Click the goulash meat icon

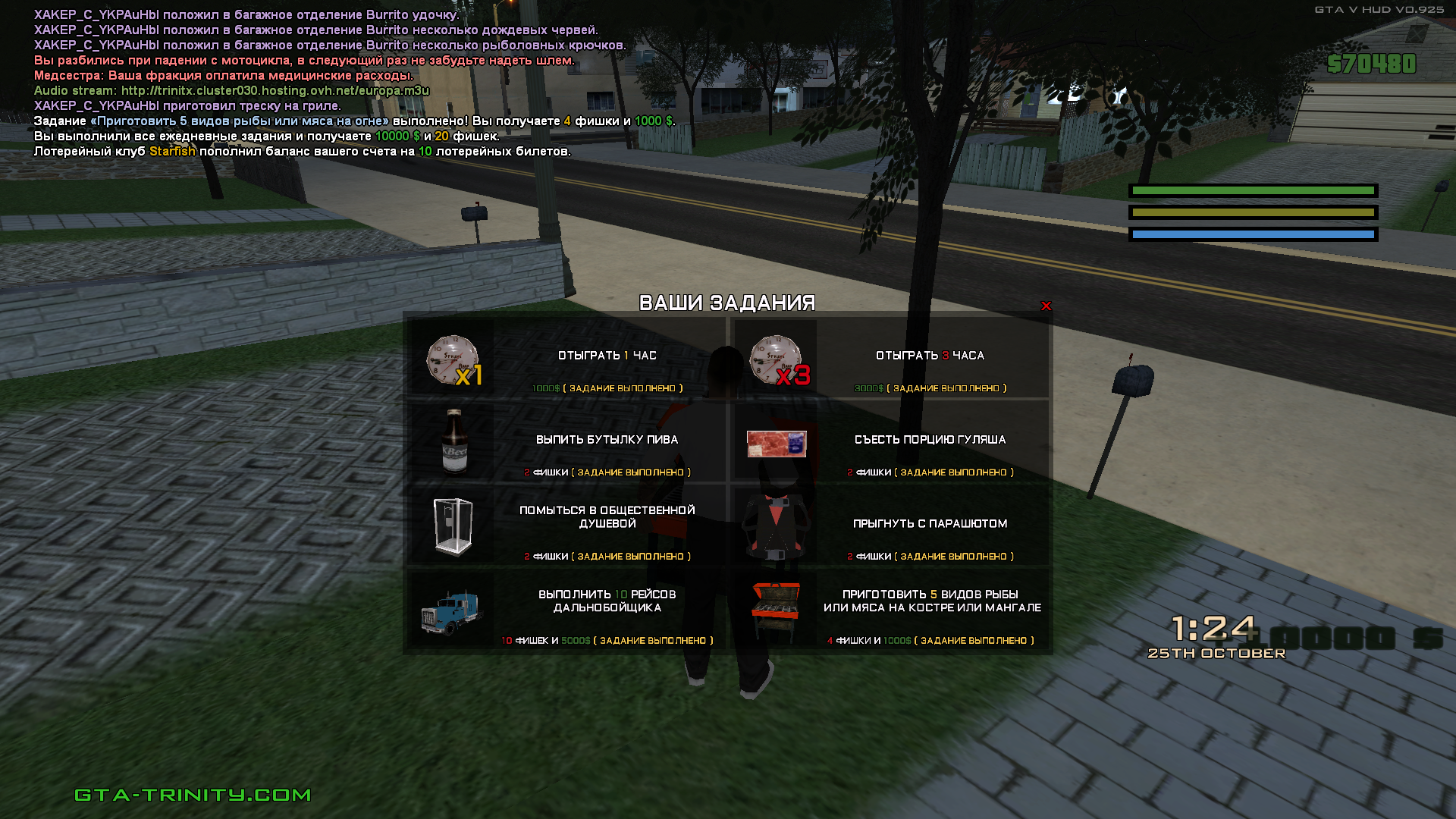tap(777, 444)
